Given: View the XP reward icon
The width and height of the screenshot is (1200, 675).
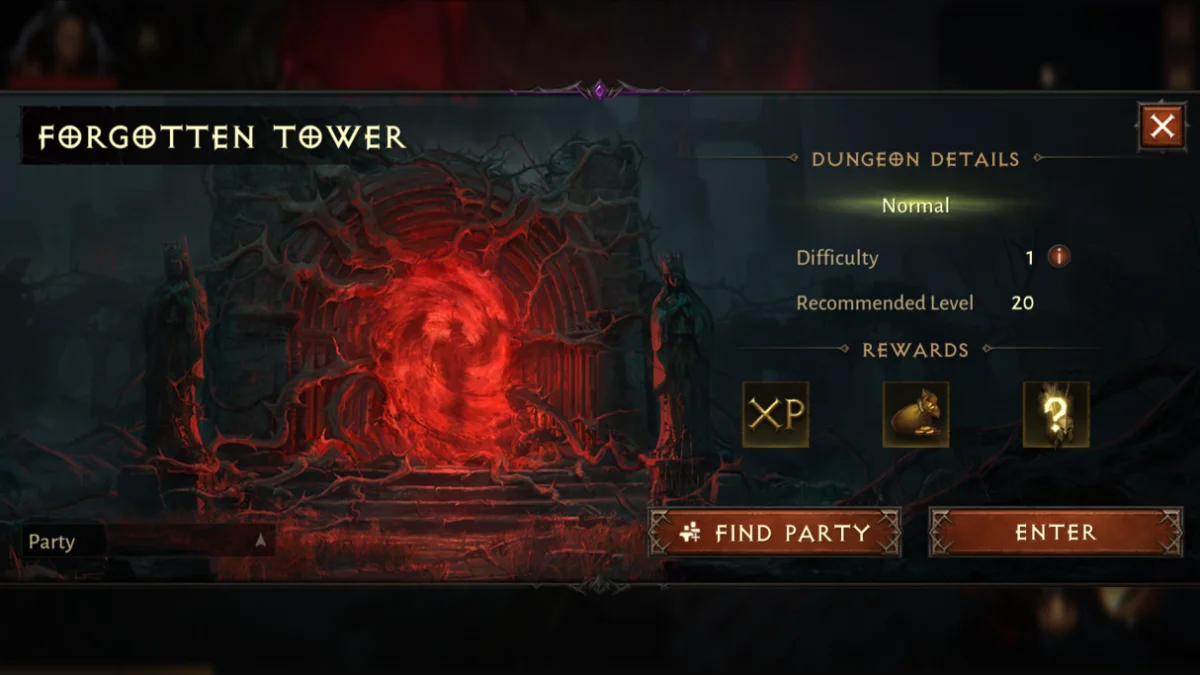Looking at the screenshot, I should [x=776, y=414].
